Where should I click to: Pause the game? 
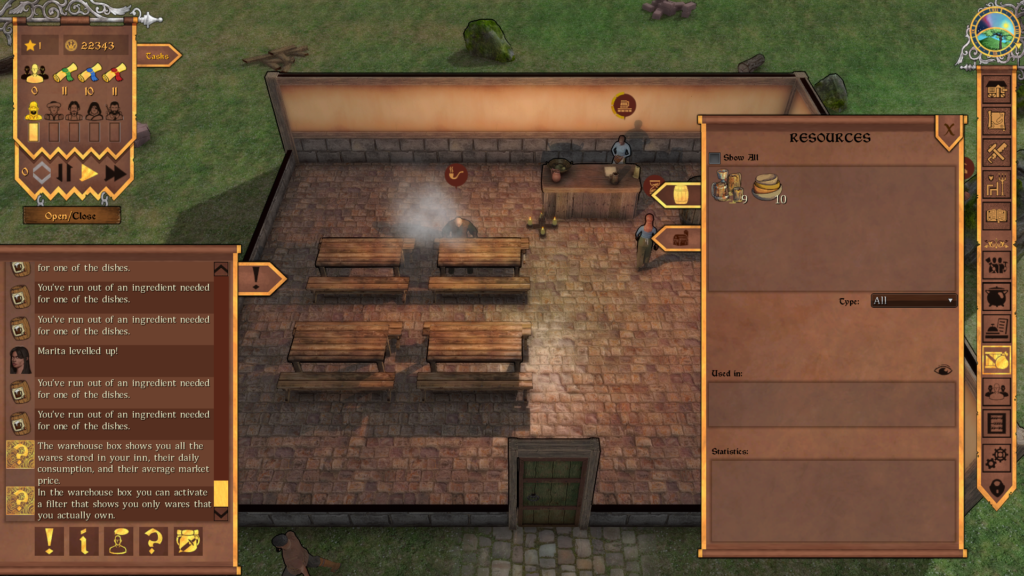point(65,173)
